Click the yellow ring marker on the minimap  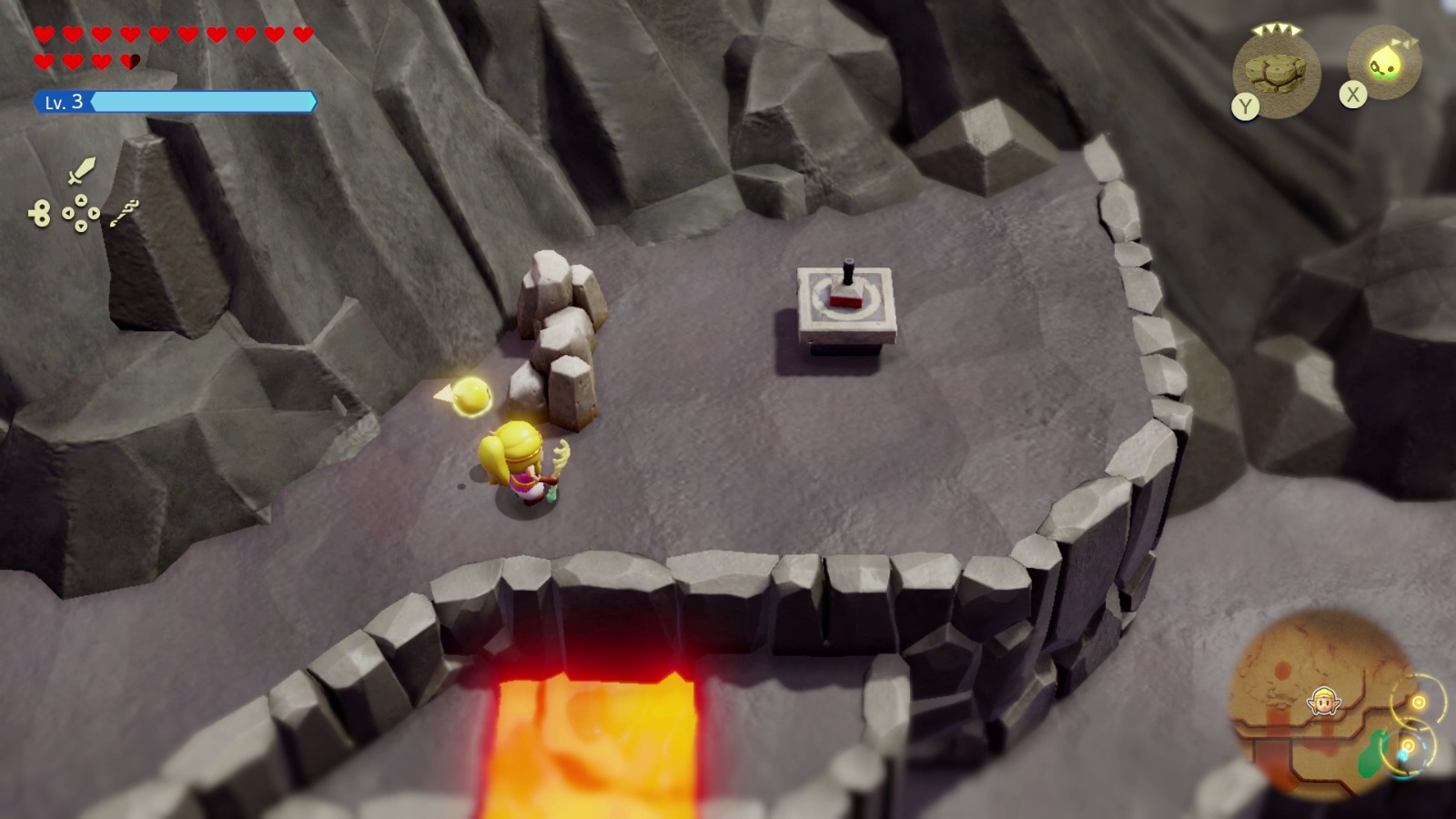[1420, 702]
